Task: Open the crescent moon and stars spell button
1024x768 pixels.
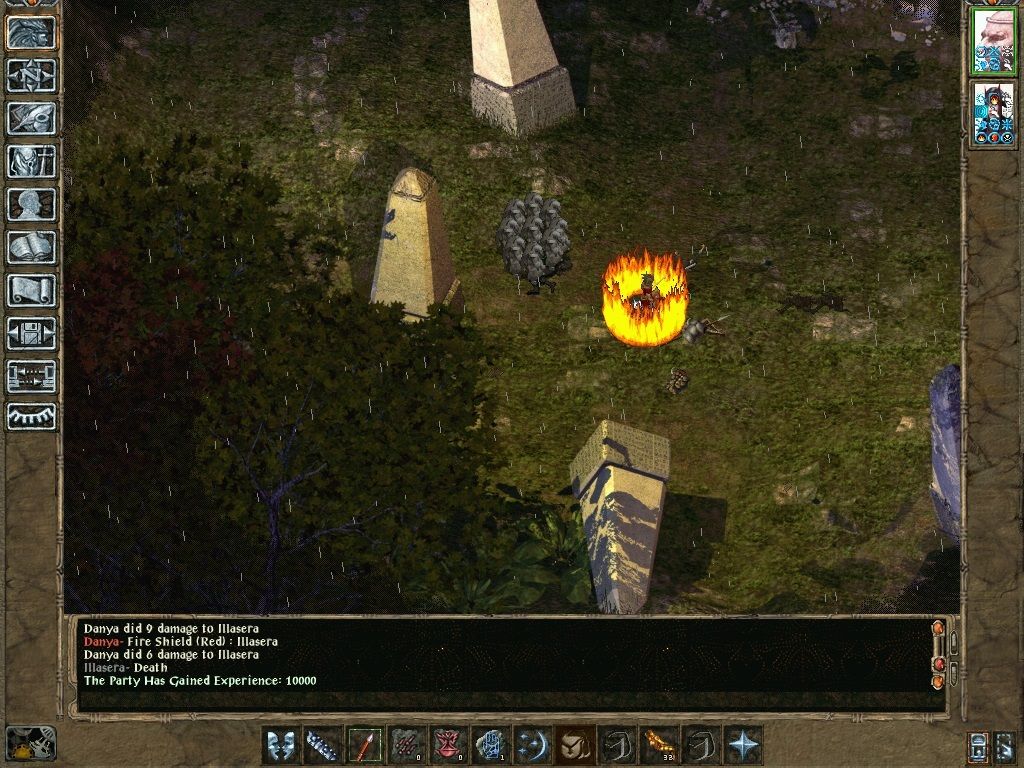Action: tap(533, 745)
